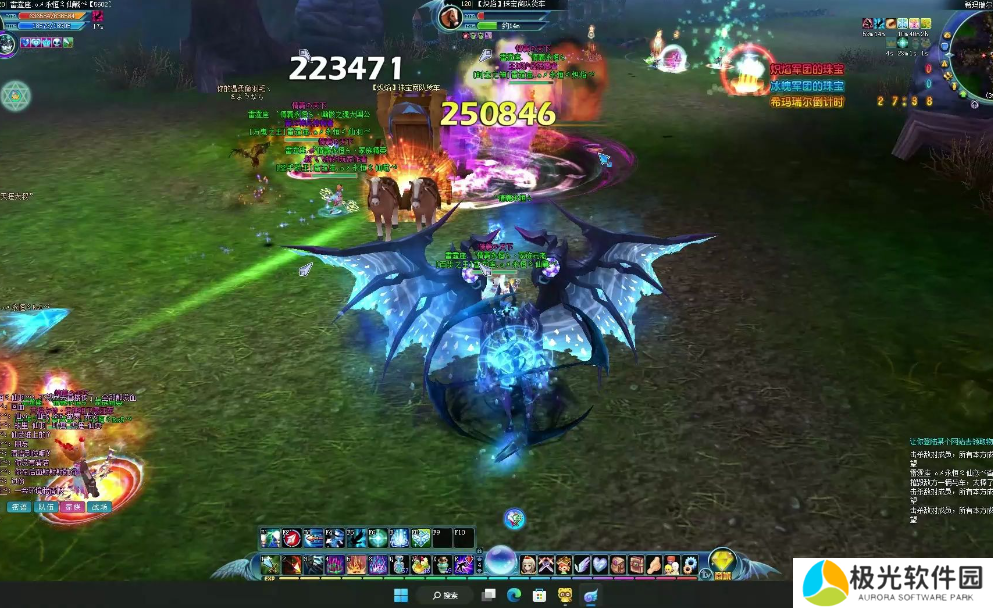Select the 战场 chat channel tab

pos(98,507)
